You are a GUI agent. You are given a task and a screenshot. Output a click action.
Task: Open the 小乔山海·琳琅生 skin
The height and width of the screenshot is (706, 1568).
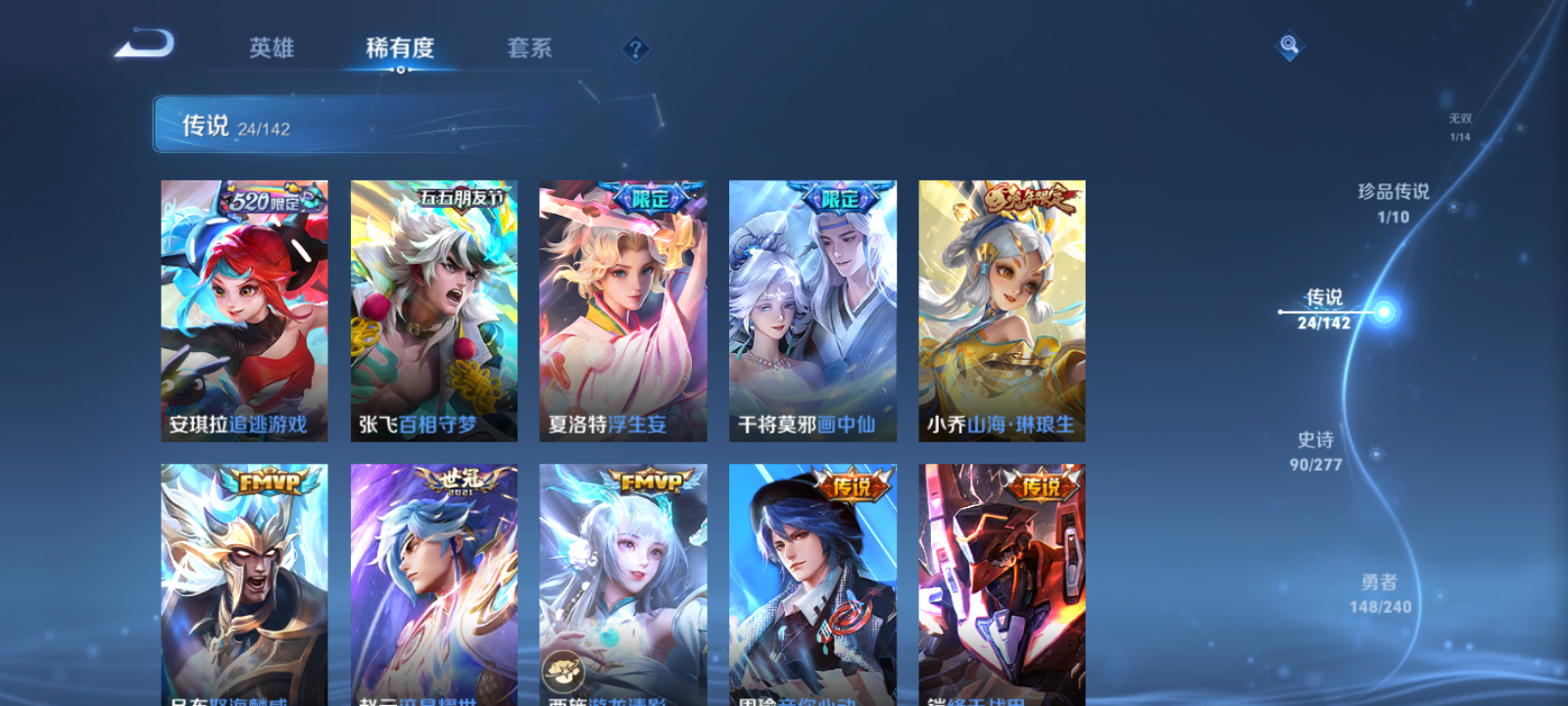[1002, 309]
